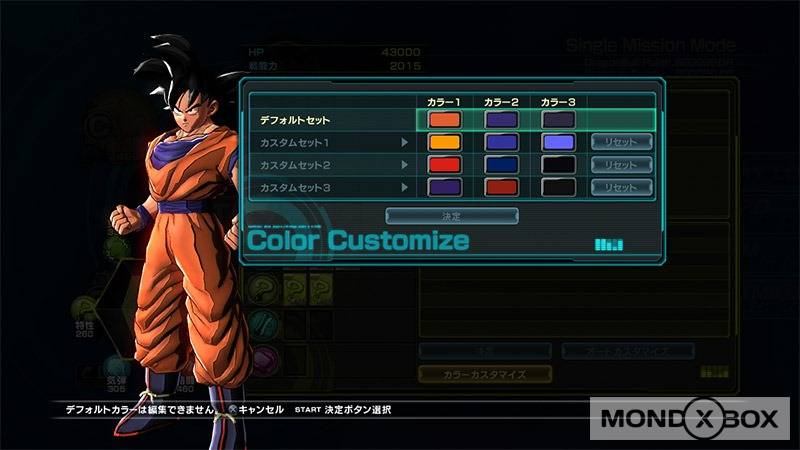
Task: Pick the purple Color 1 swatch of Custom Set 3
Action: 444,187
